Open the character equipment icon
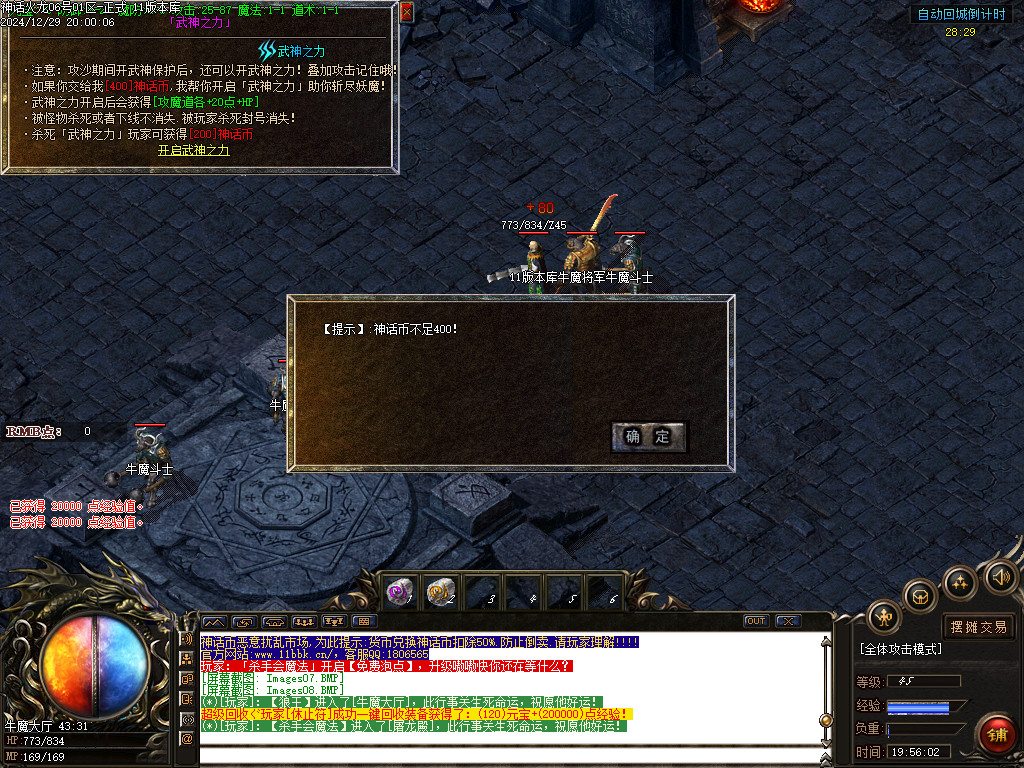 [x=884, y=617]
